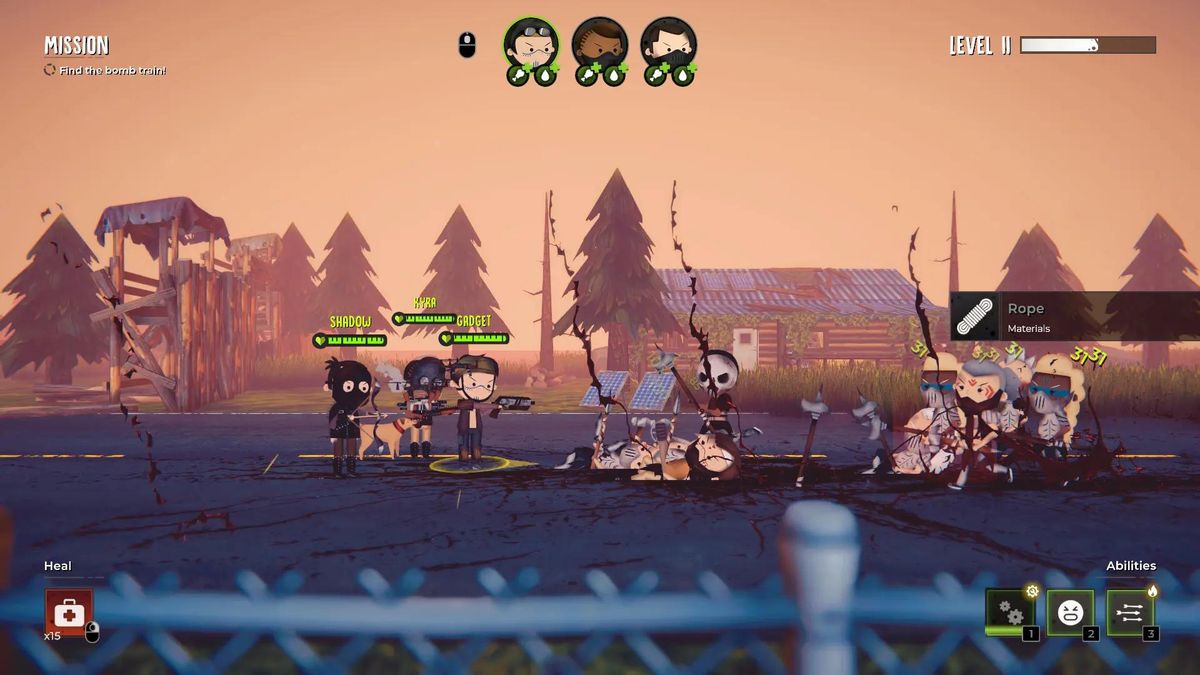Viewport: 1200px width, 675px height.
Task: Choose the black-haired masked survivor portrait
Action: (669, 43)
